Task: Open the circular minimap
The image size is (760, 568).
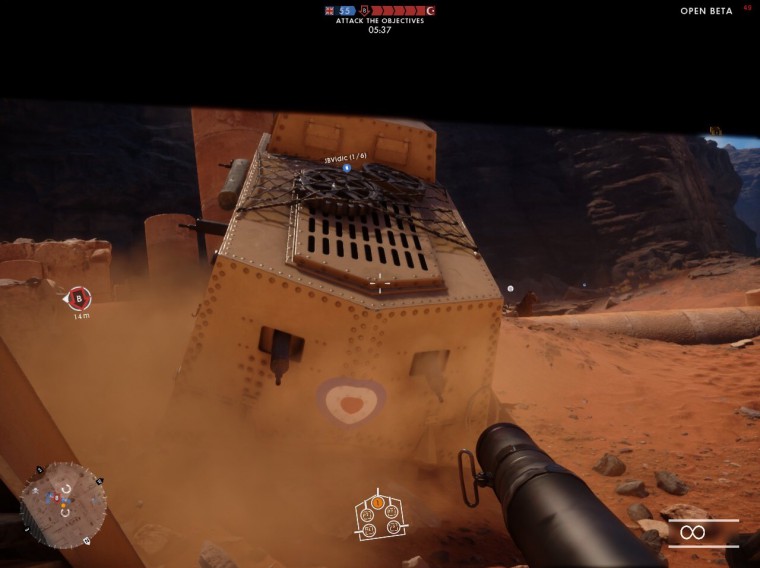Action: (x=63, y=504)
